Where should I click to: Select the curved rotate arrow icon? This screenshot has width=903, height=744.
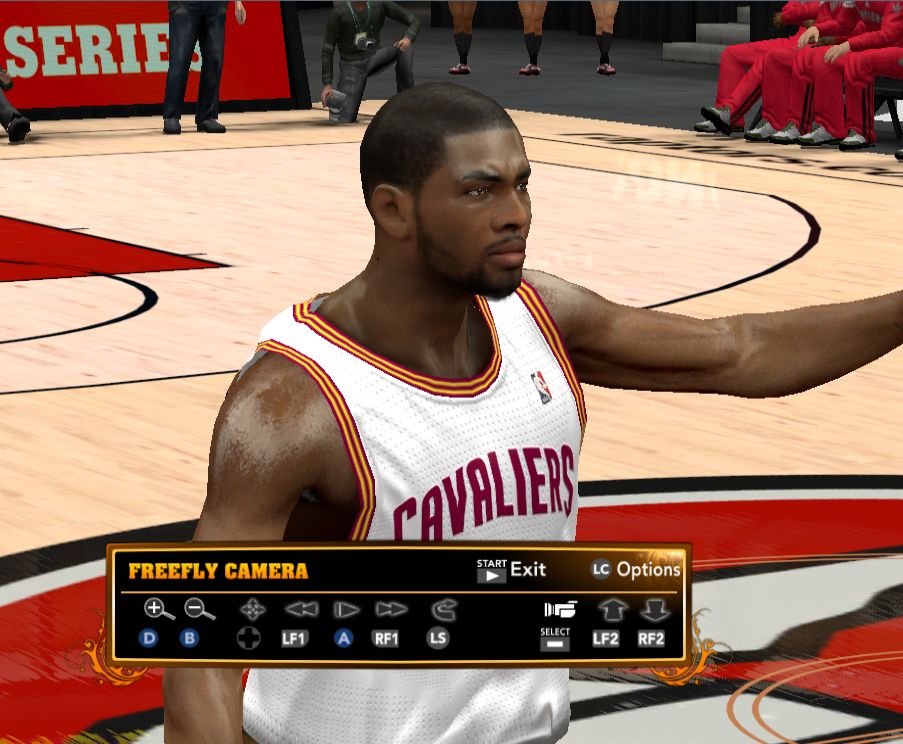(x=441, y=609)
